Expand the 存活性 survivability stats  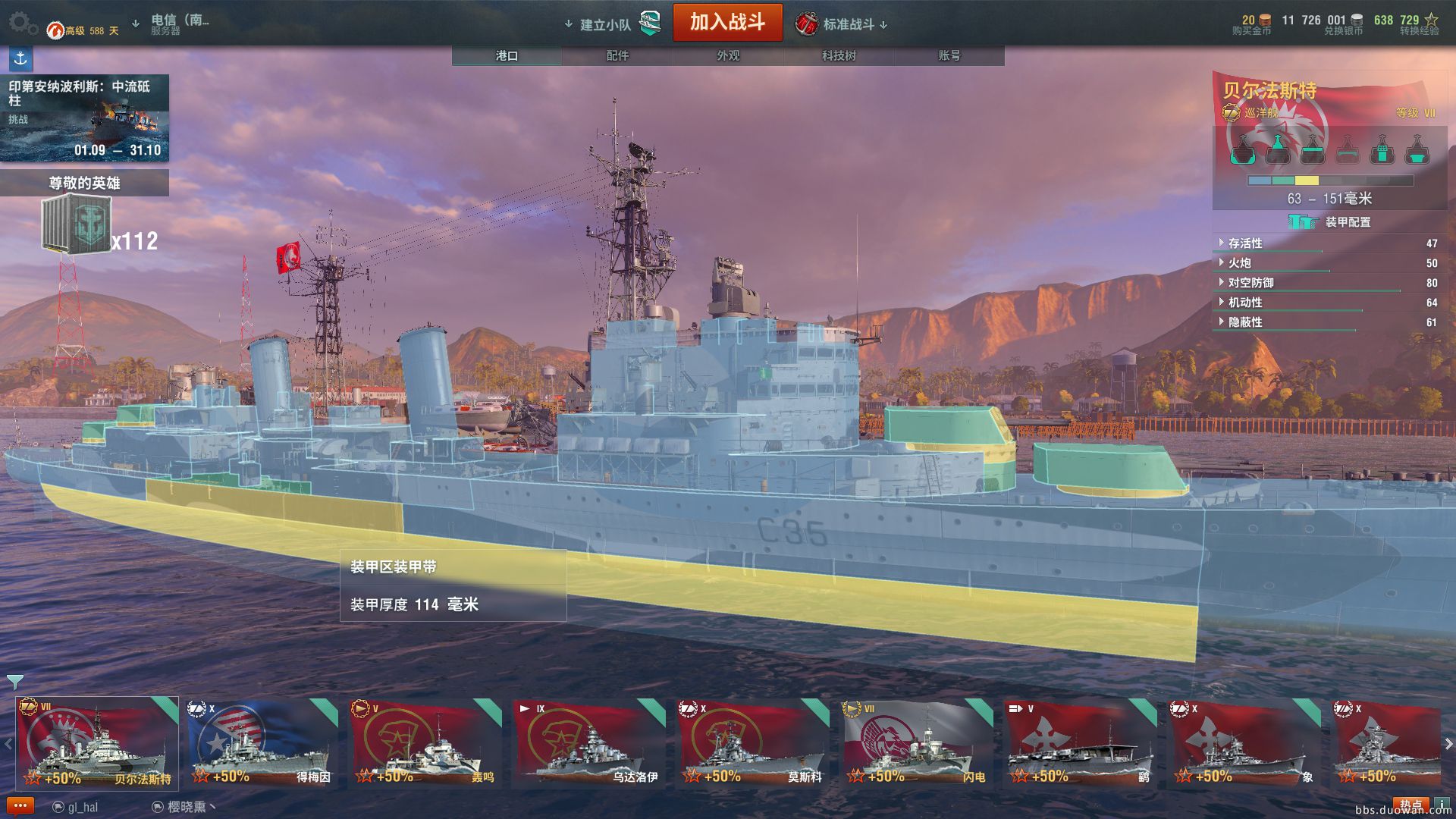(1245, 243)
